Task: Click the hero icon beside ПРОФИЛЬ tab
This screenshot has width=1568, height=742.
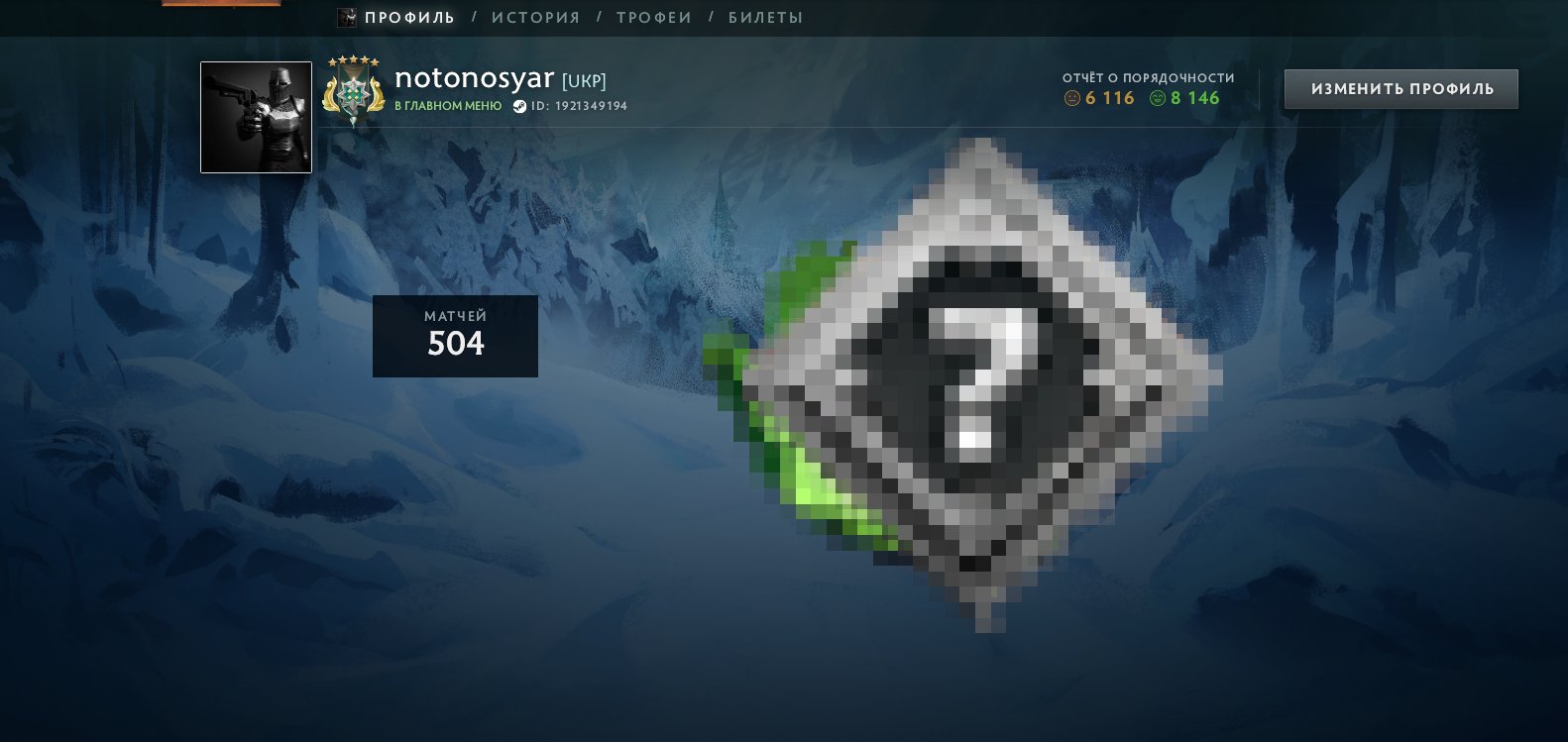Action: 346,17
